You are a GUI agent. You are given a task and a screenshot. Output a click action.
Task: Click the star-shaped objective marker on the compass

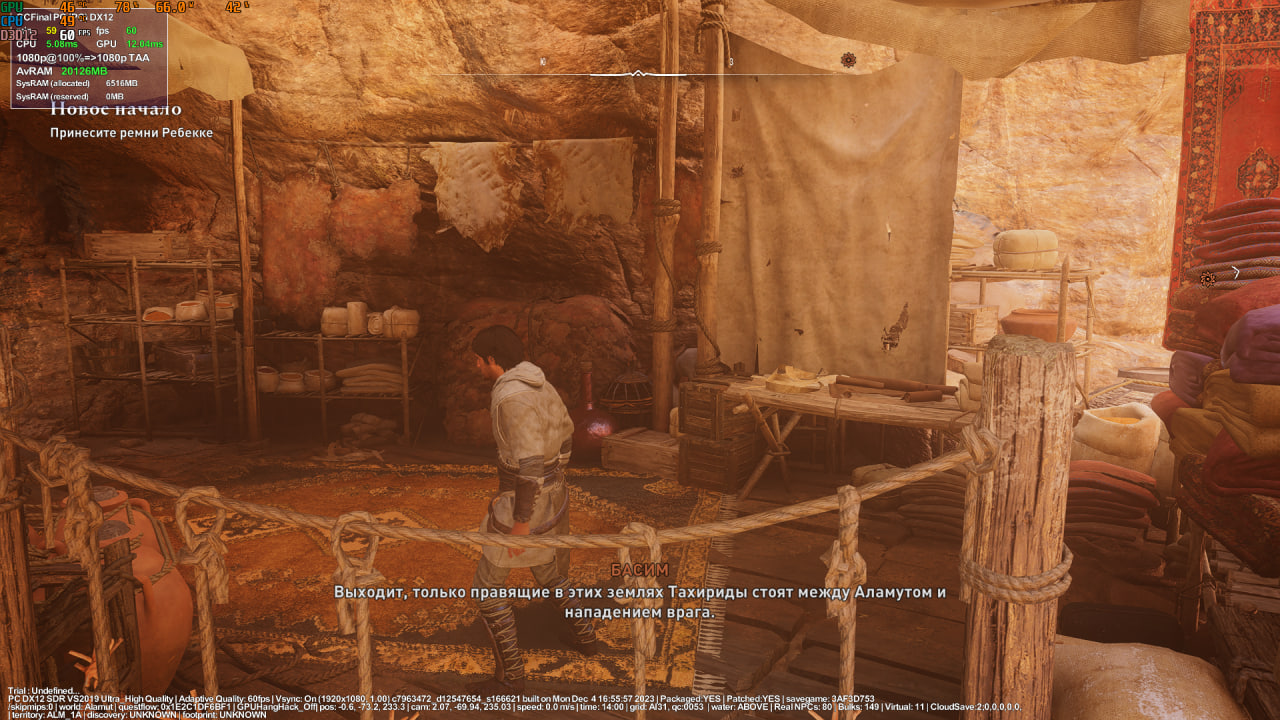pyautogui.click(x=848, y=60)
